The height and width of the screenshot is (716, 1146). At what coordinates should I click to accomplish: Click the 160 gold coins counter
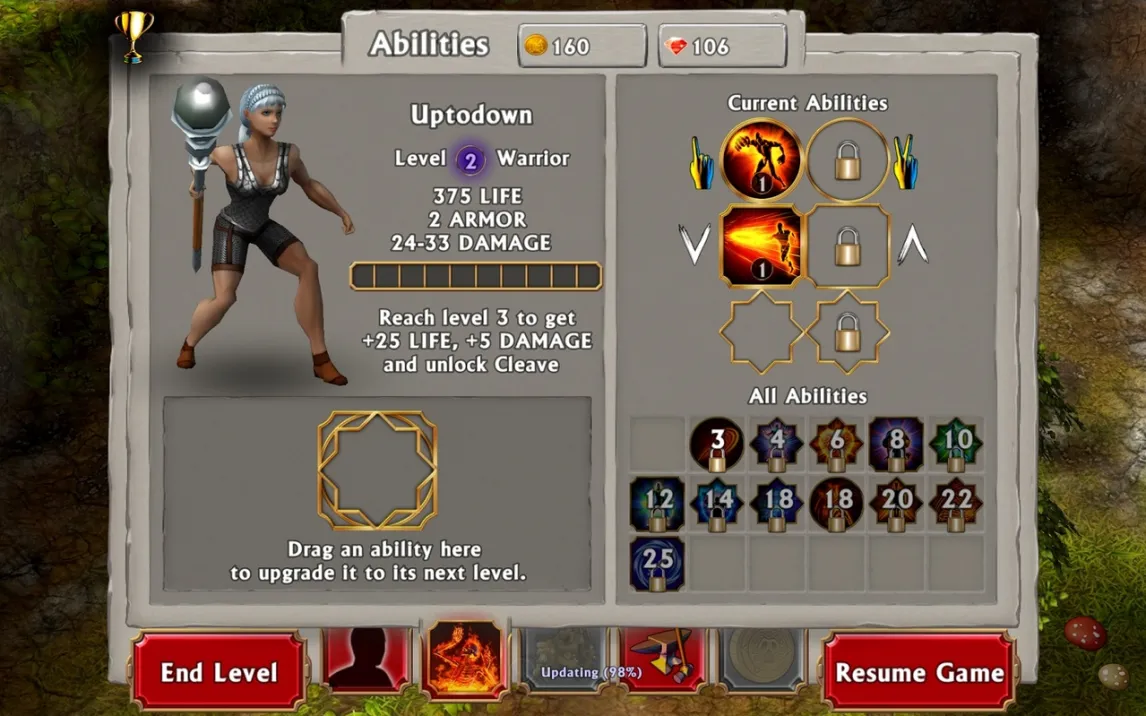click(x=582, y=46)
